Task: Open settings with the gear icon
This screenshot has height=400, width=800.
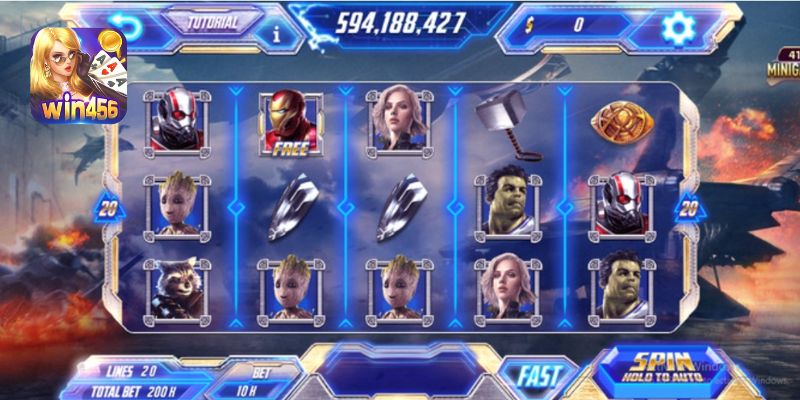Action: click(679, 25)
